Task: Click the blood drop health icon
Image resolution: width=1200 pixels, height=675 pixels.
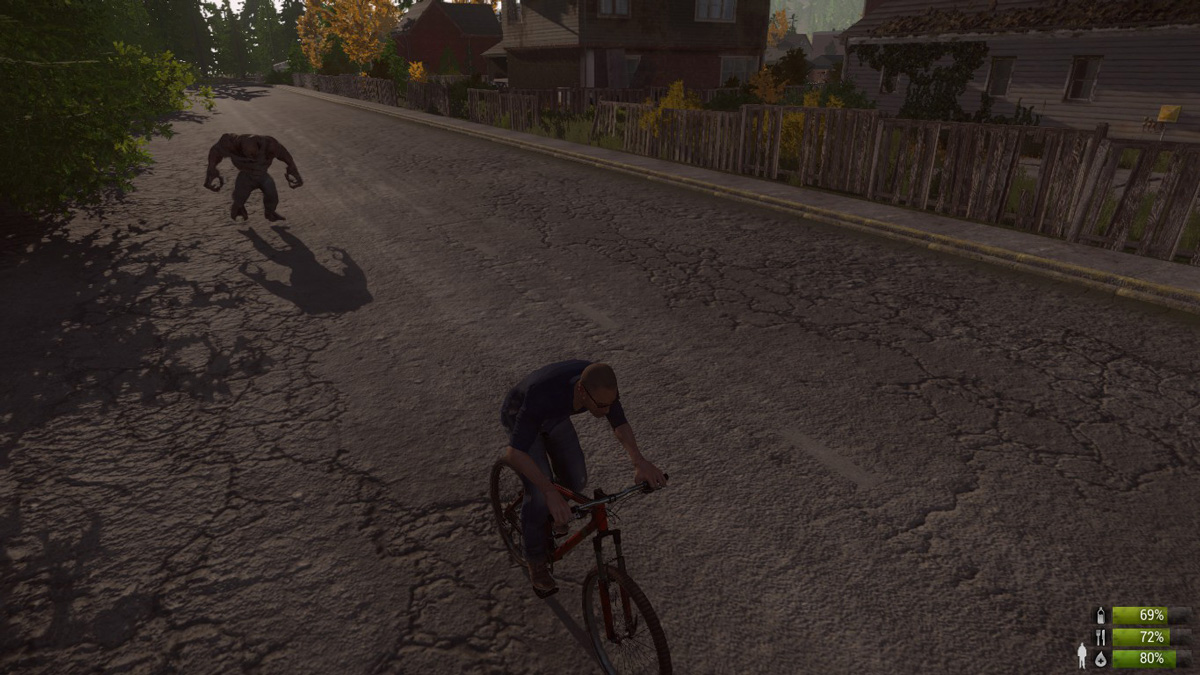Action: [x=1101, y=658]
